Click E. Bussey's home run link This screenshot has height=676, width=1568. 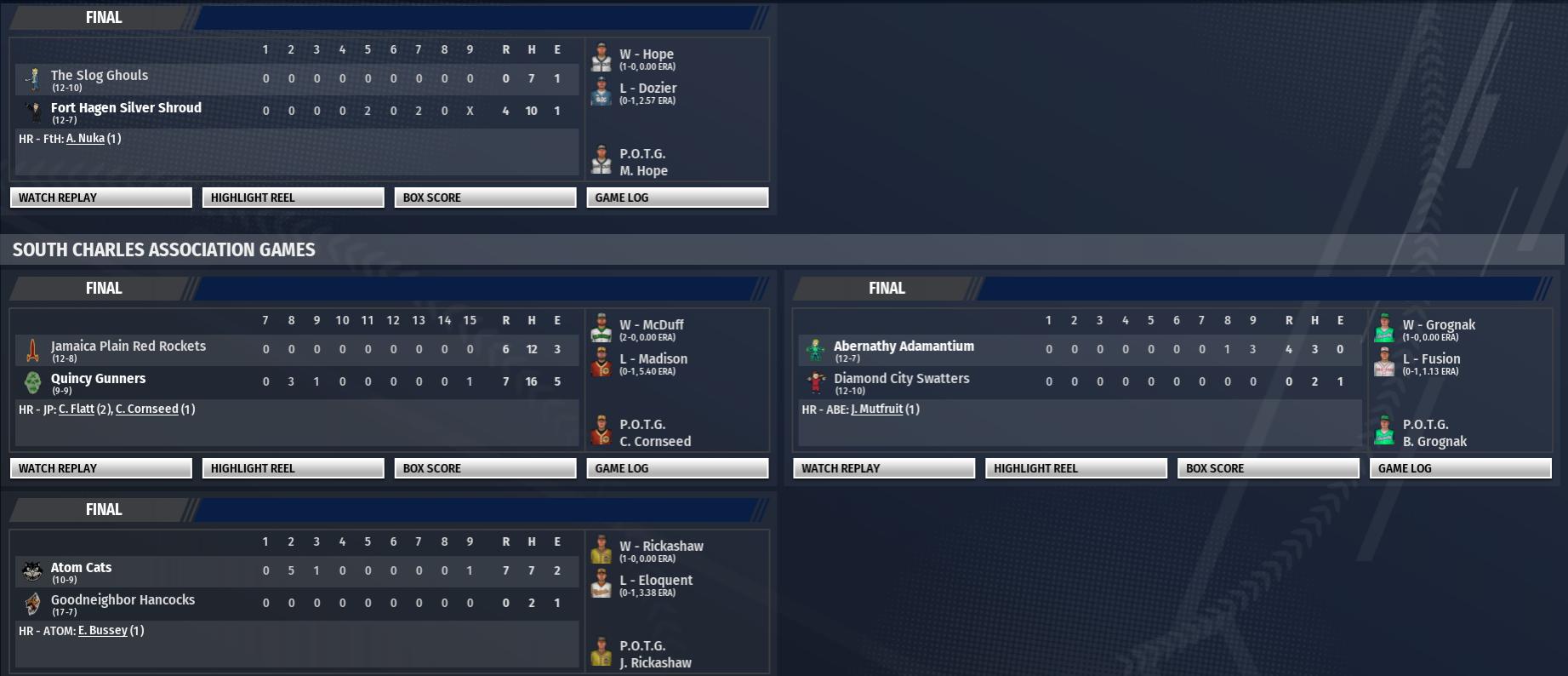pyautogui.click(x=102, y=631)
